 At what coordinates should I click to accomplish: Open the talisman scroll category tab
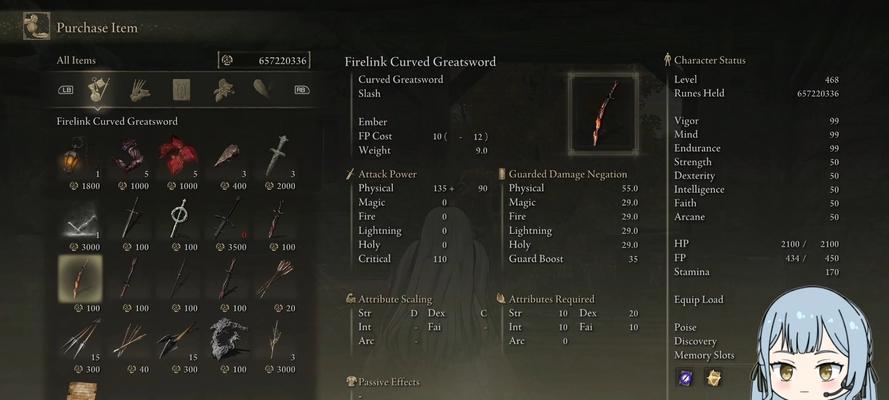coord(181,90)
